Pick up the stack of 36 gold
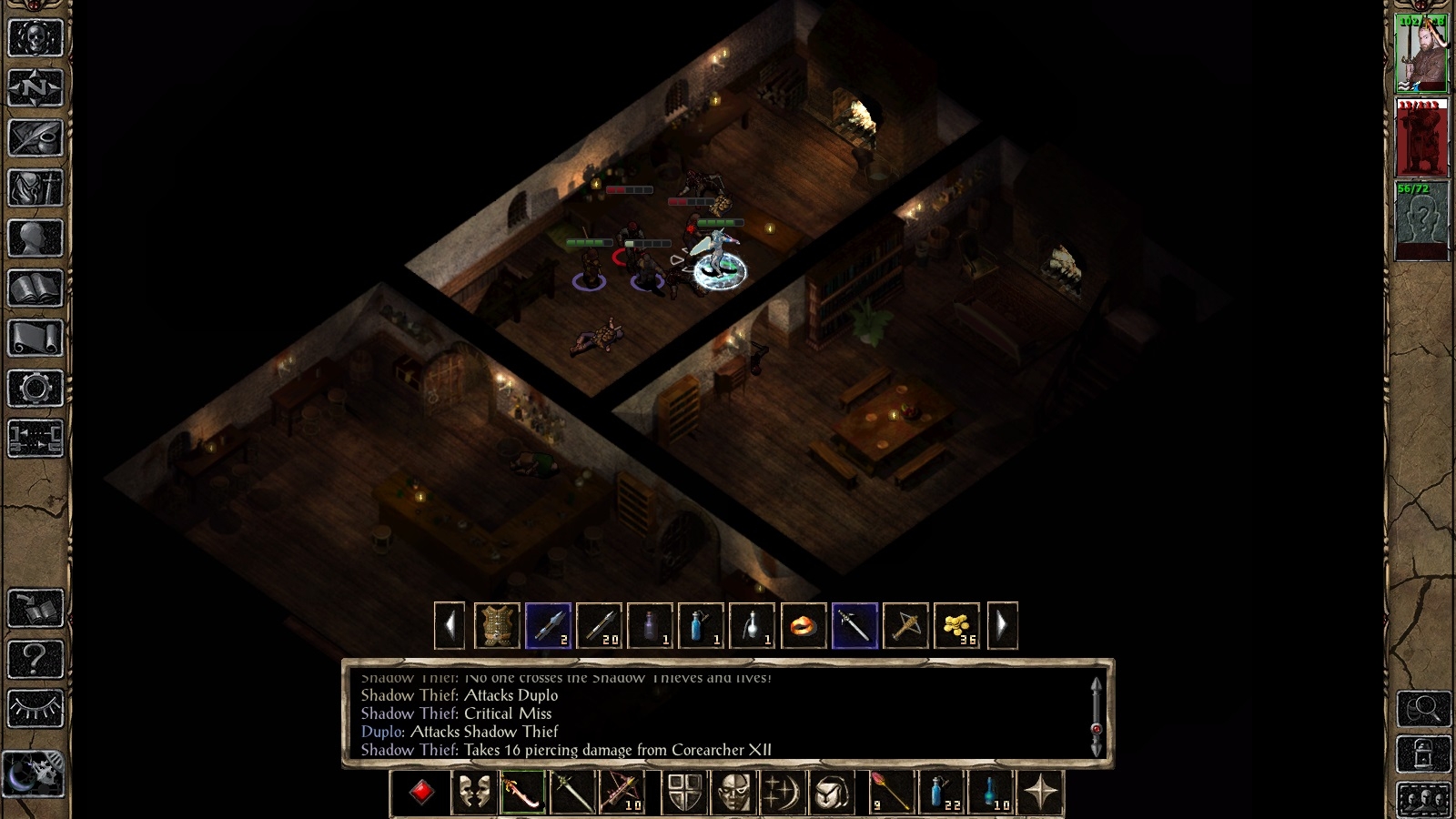1456x819 pixels. [x=956, y=626]
